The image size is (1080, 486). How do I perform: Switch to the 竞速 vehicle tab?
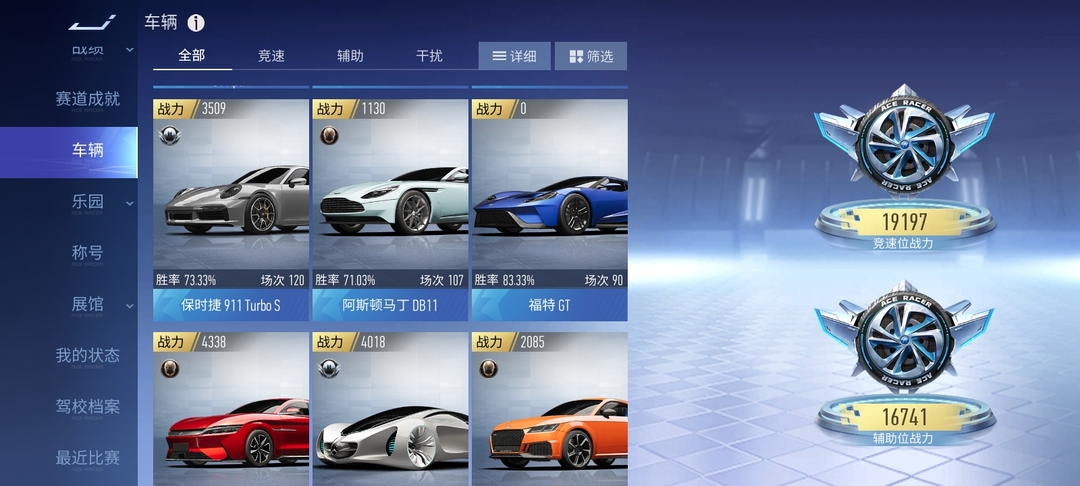pyautogui.click(x=271, y=56)
